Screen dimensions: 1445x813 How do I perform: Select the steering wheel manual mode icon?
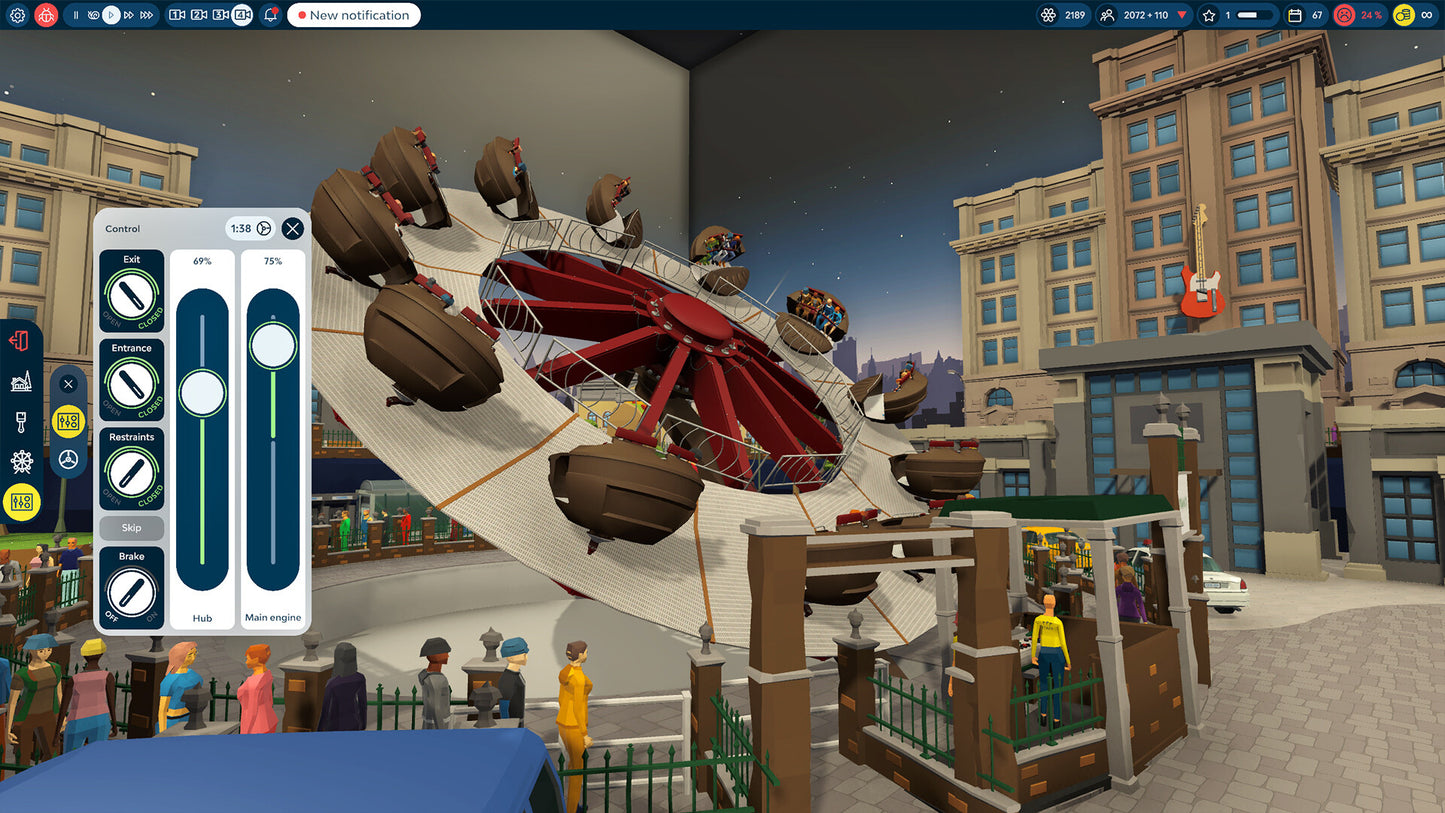point(69,459)
